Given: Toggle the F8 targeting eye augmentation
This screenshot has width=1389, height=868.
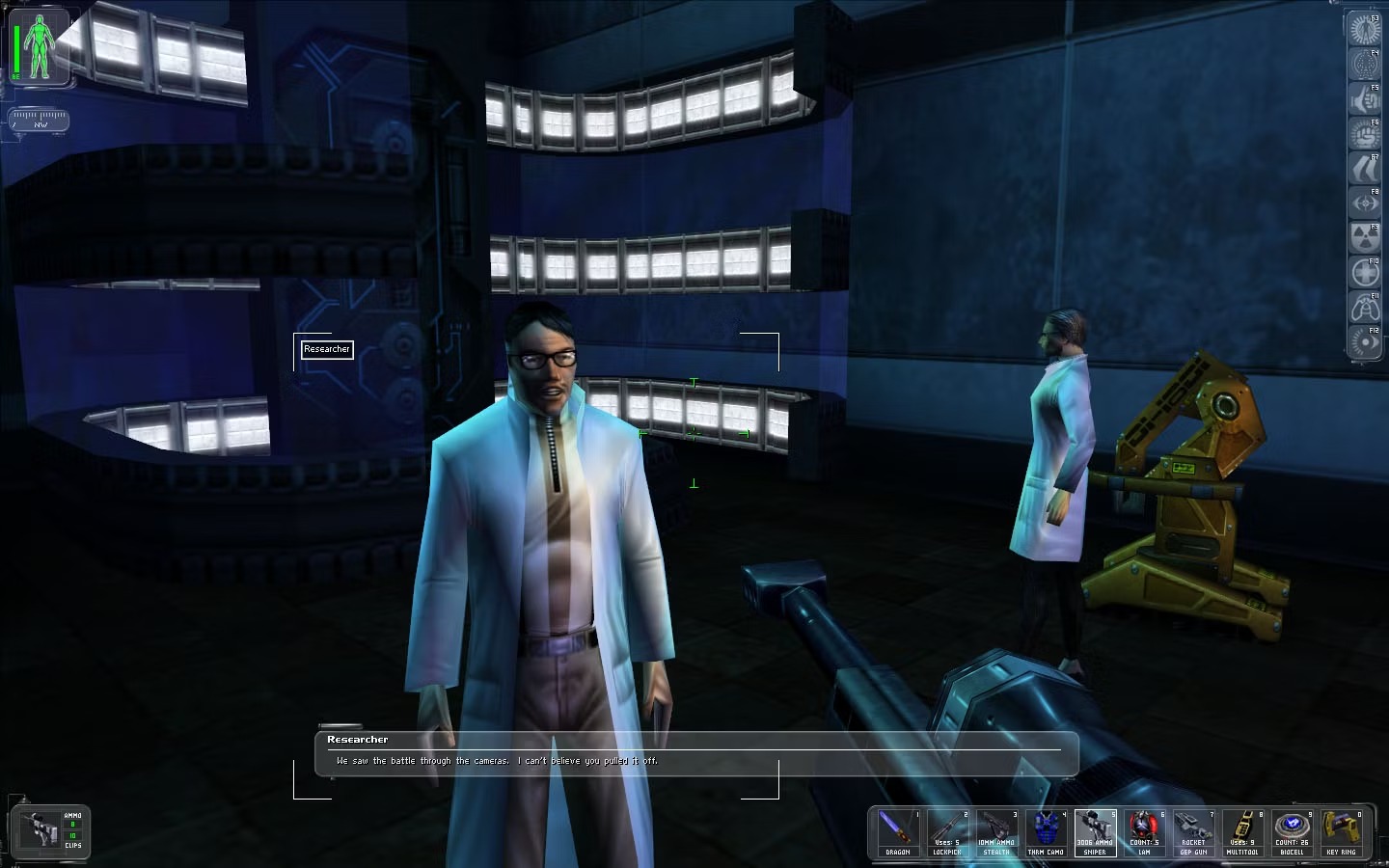Looking at the screenshot, I should click(1364, 203).
